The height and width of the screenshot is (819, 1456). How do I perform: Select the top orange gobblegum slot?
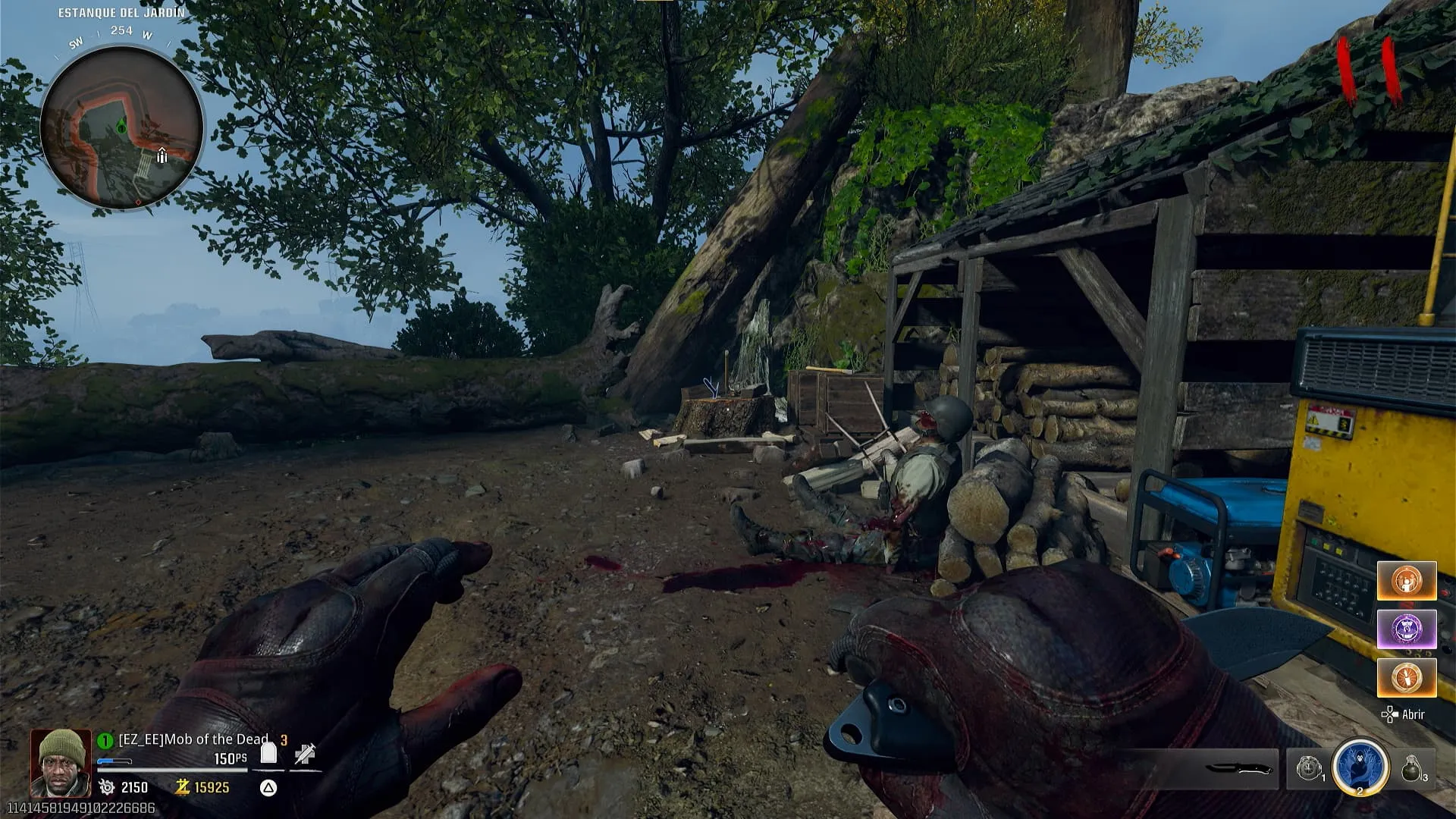click(1407, 582)
